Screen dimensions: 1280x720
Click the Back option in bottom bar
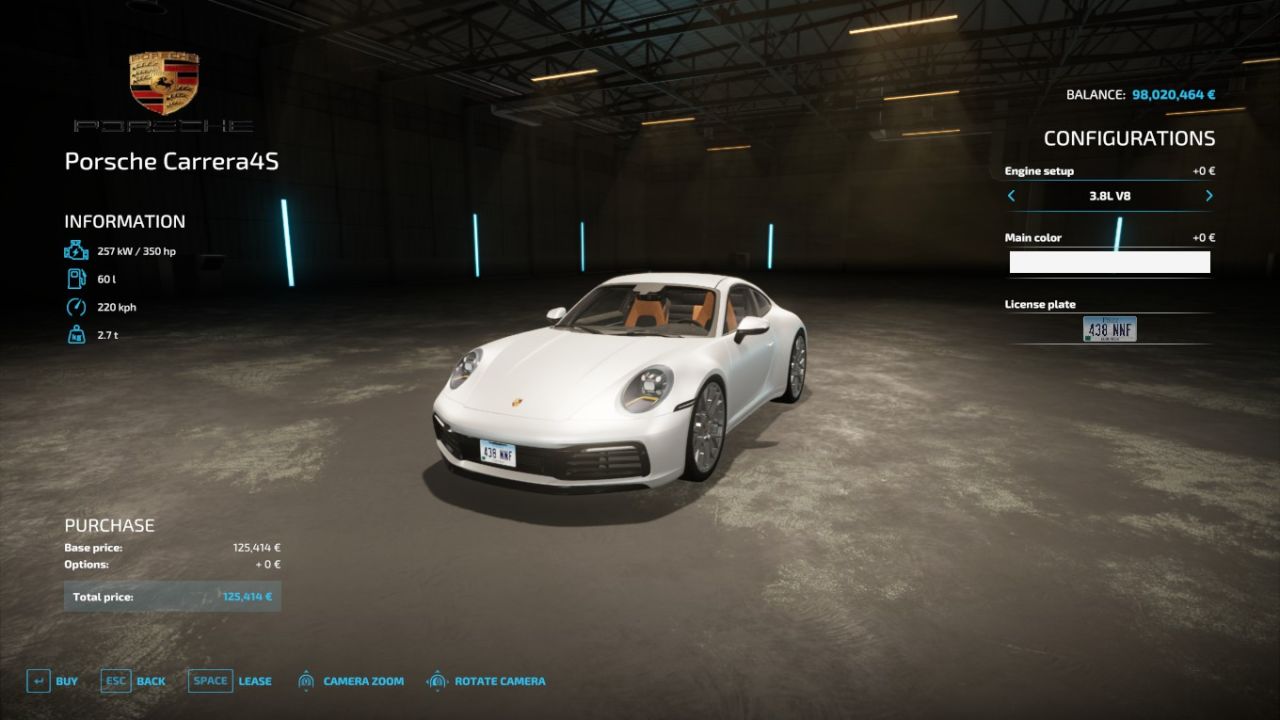[149, 680]
